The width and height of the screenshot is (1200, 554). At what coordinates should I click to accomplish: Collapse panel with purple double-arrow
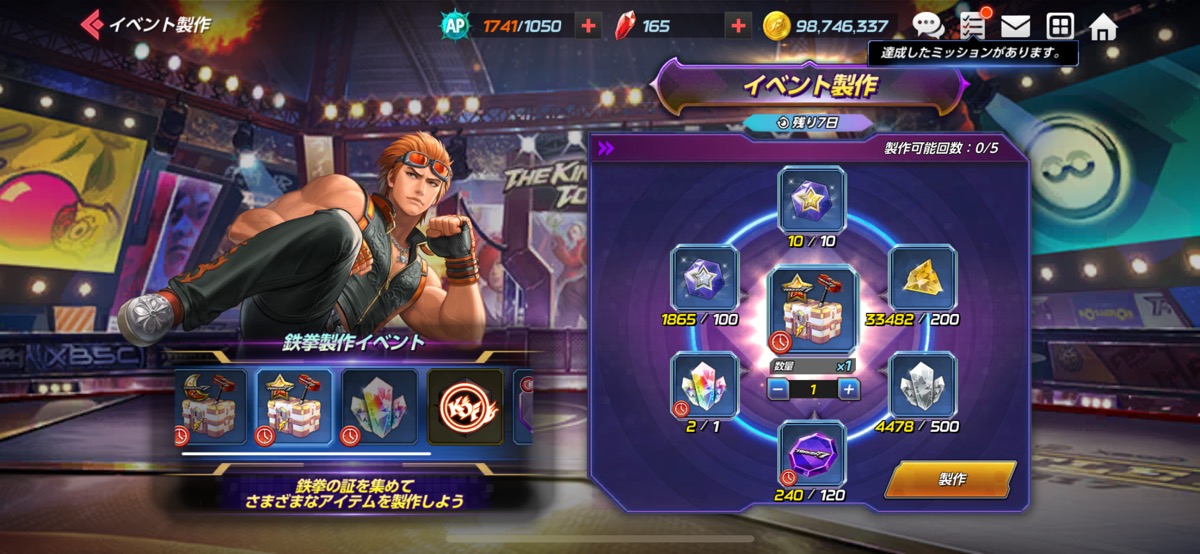pyautogui.click(x=606, y=148)
